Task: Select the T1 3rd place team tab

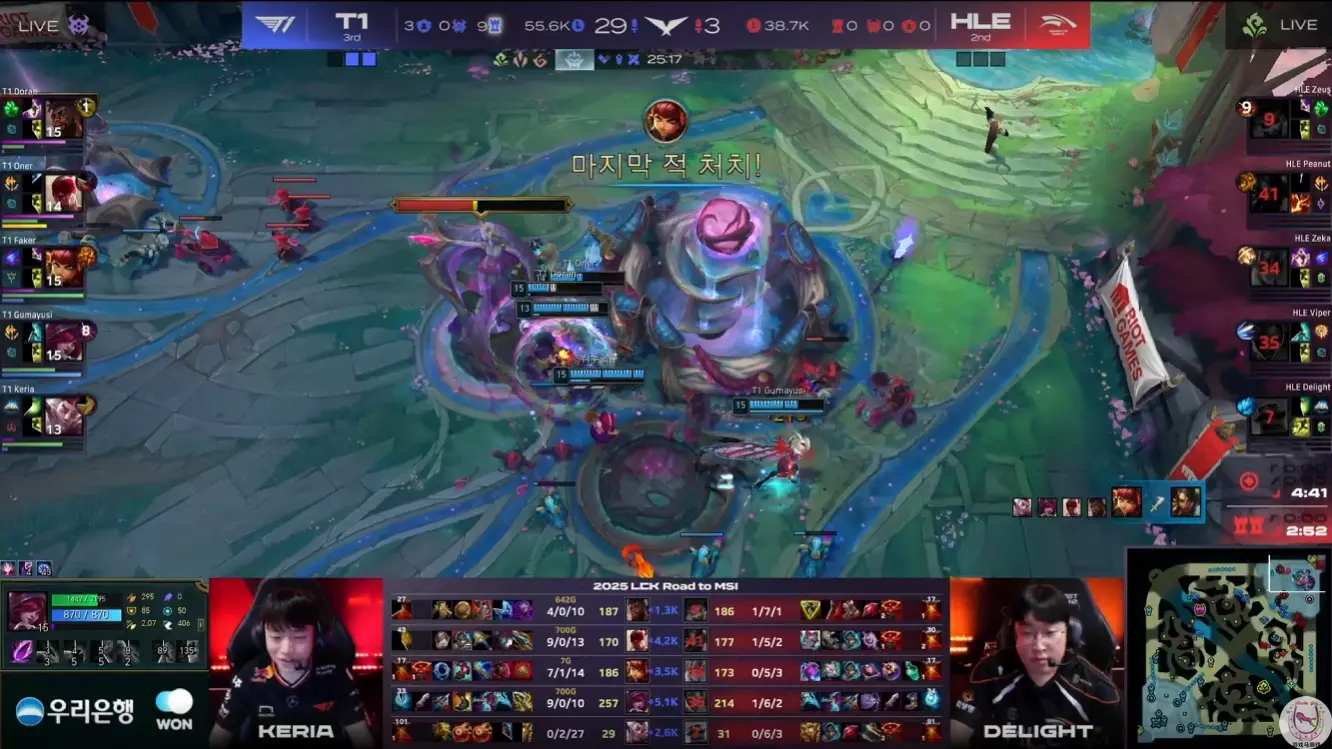Action: click(352, 25)
